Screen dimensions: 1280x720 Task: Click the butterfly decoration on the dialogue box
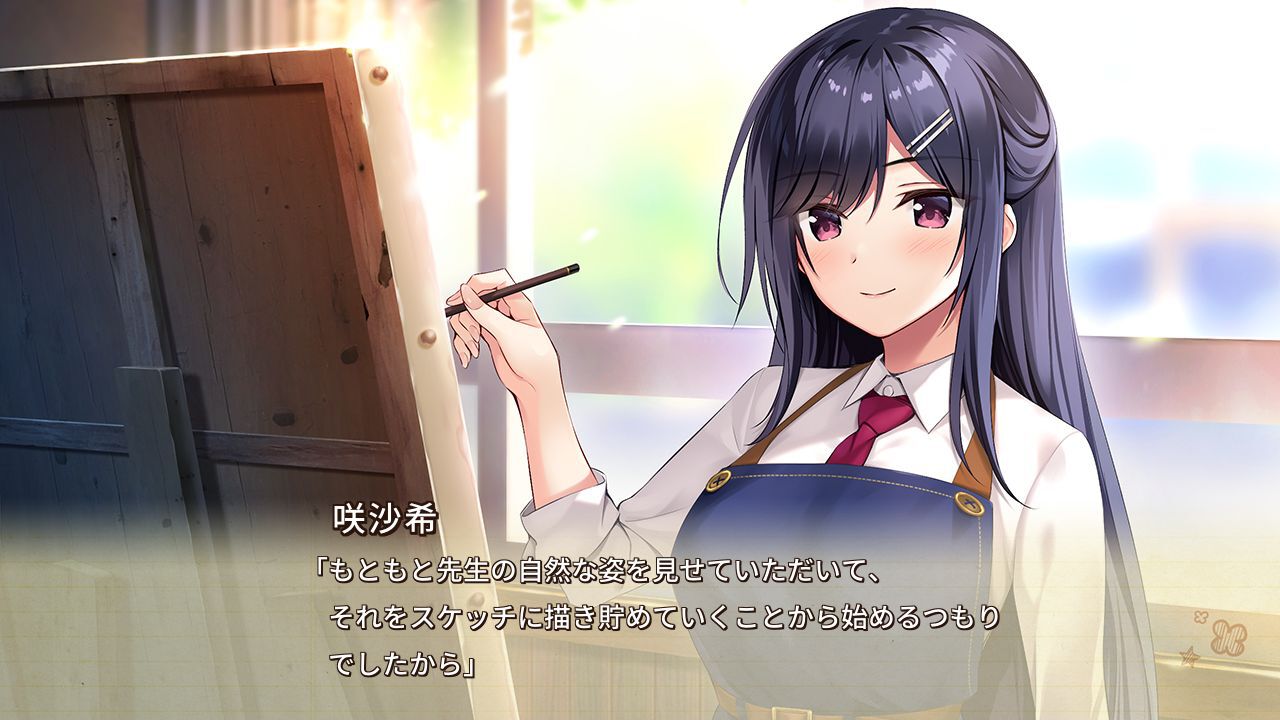(x=1230, y=636)
